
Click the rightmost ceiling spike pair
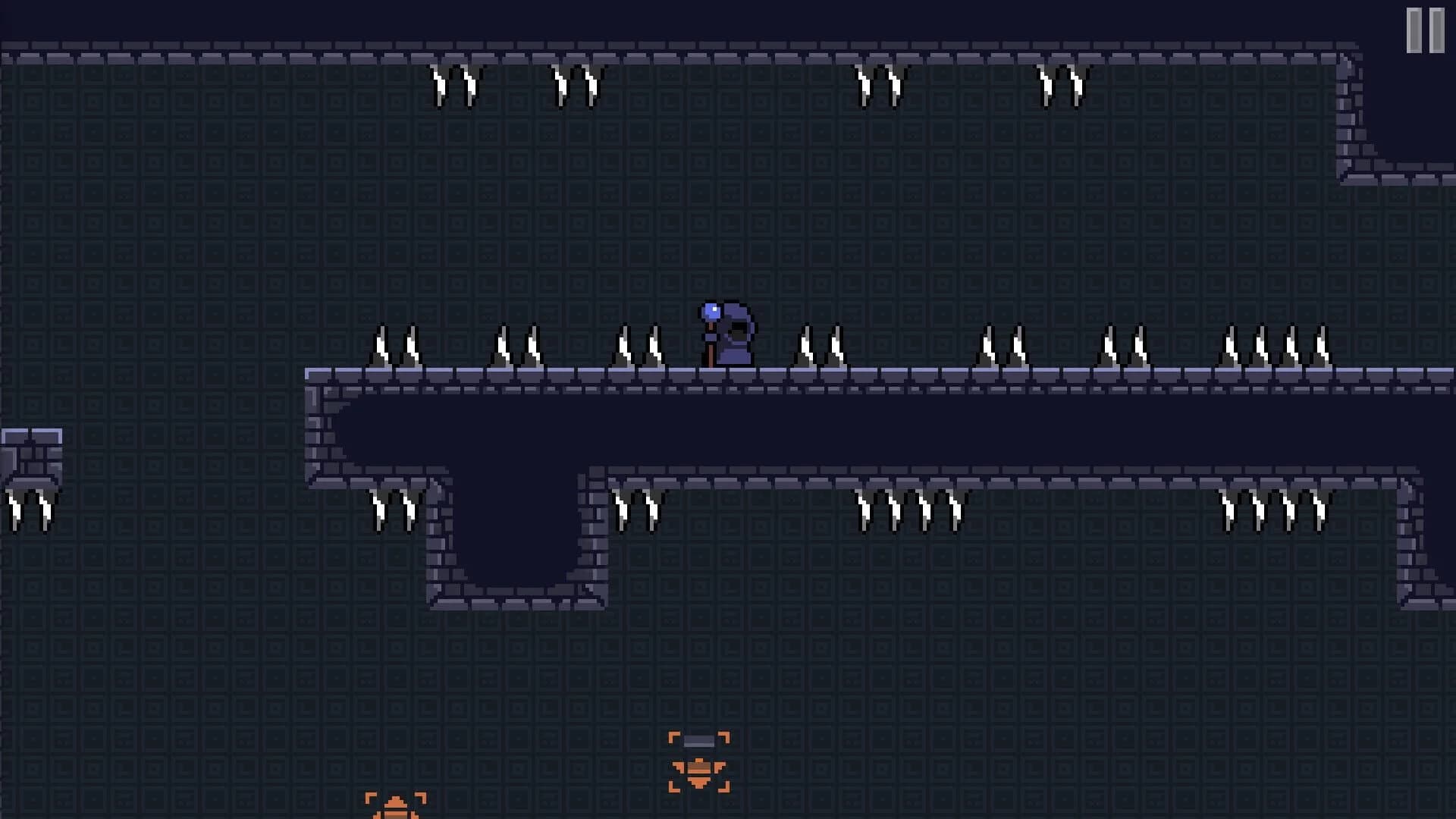point(1062,83)
